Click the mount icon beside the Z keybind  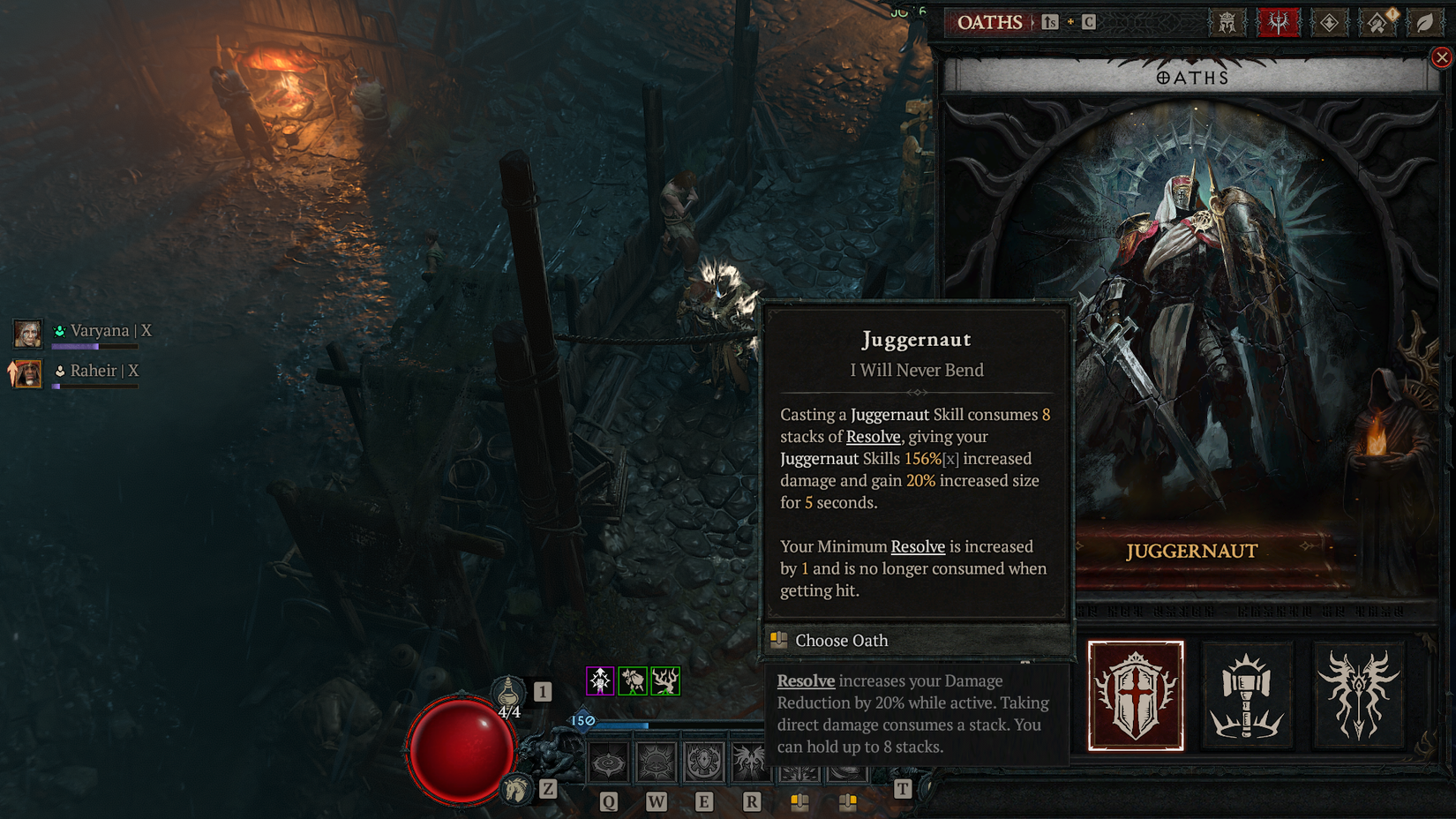[x=516, y=788]
